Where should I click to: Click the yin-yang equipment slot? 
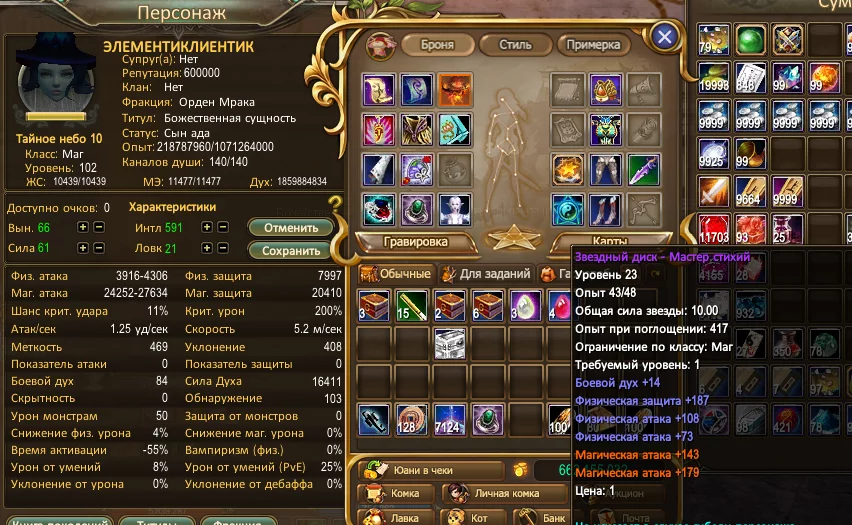(569, 211)
